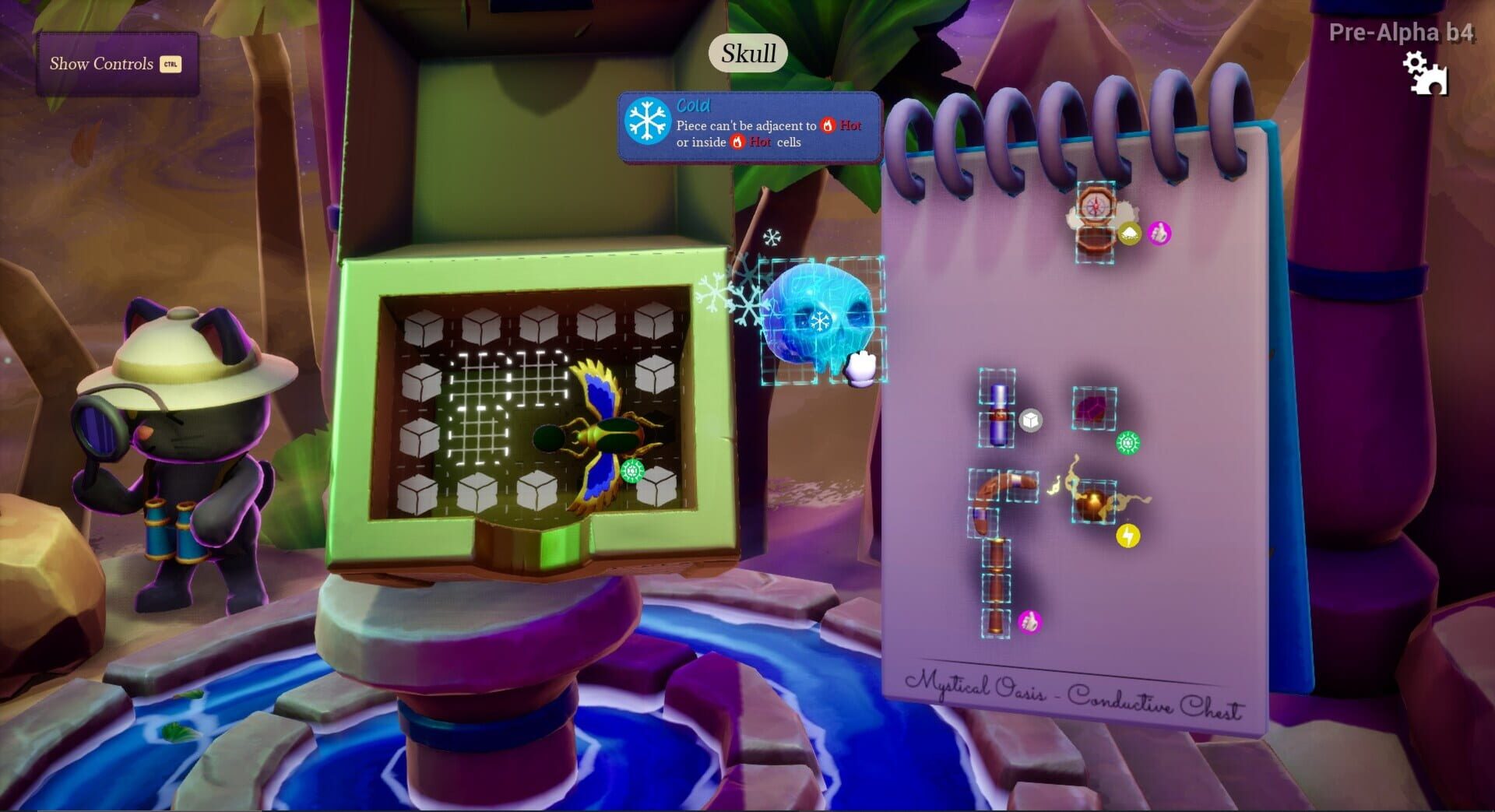Screen dimensions: 1495x812
Task: Click the yellow lightning badge on the conductive orb
Action: point(1128,535)
